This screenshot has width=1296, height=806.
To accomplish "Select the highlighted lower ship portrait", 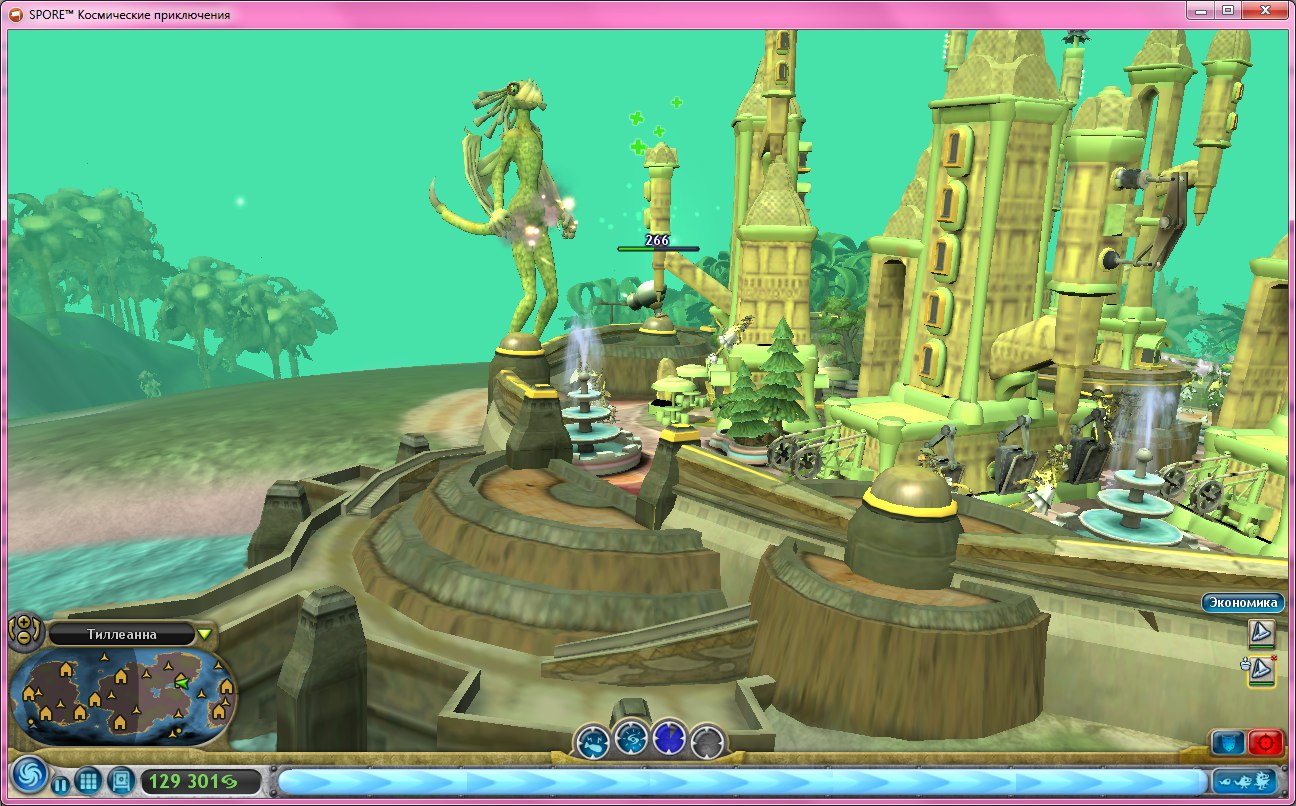I will pyautogui.click(x=1262, y=671).
